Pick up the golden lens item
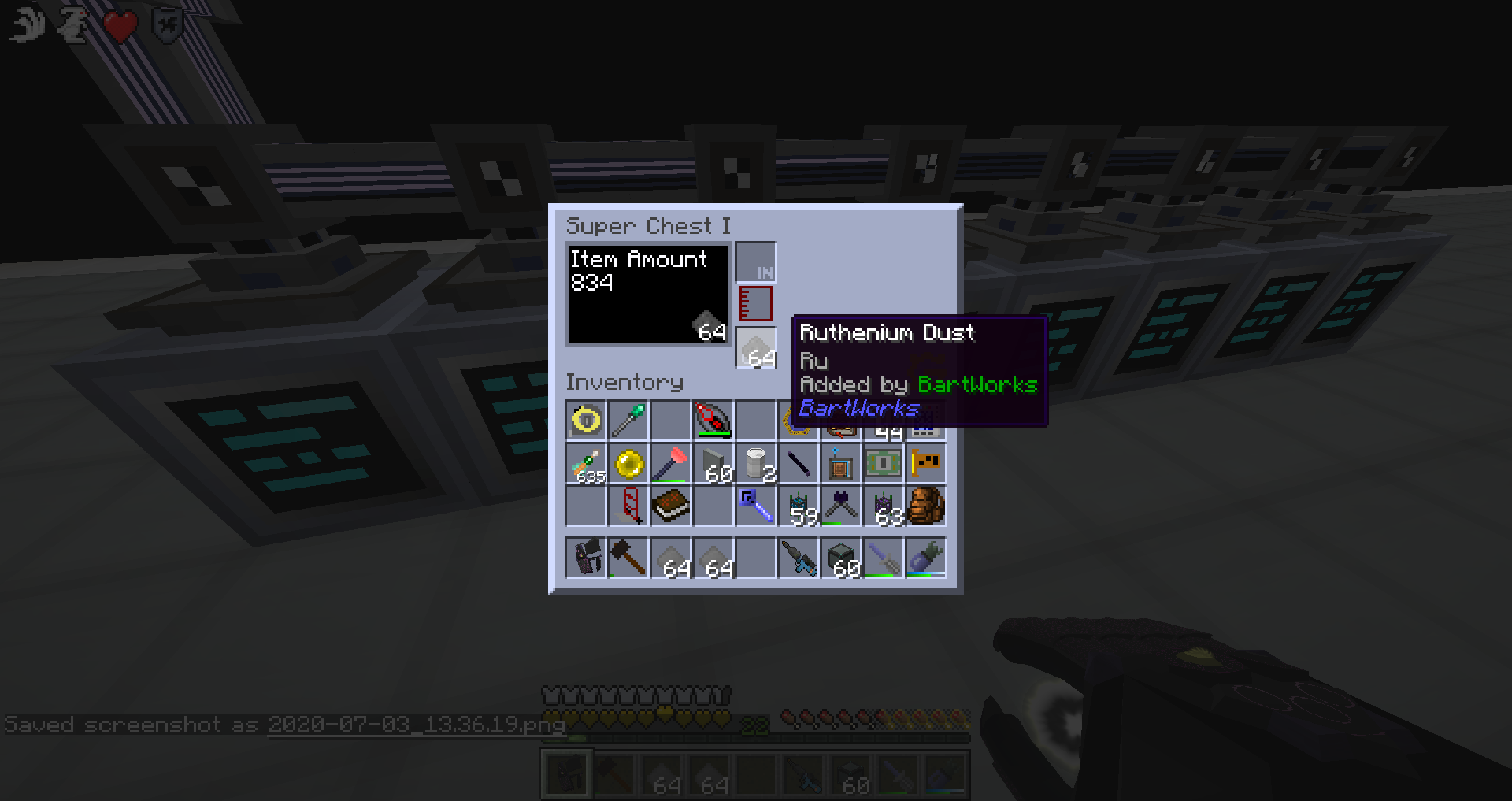Viewport: 1512px width, 801px height. tap(628, 463)
